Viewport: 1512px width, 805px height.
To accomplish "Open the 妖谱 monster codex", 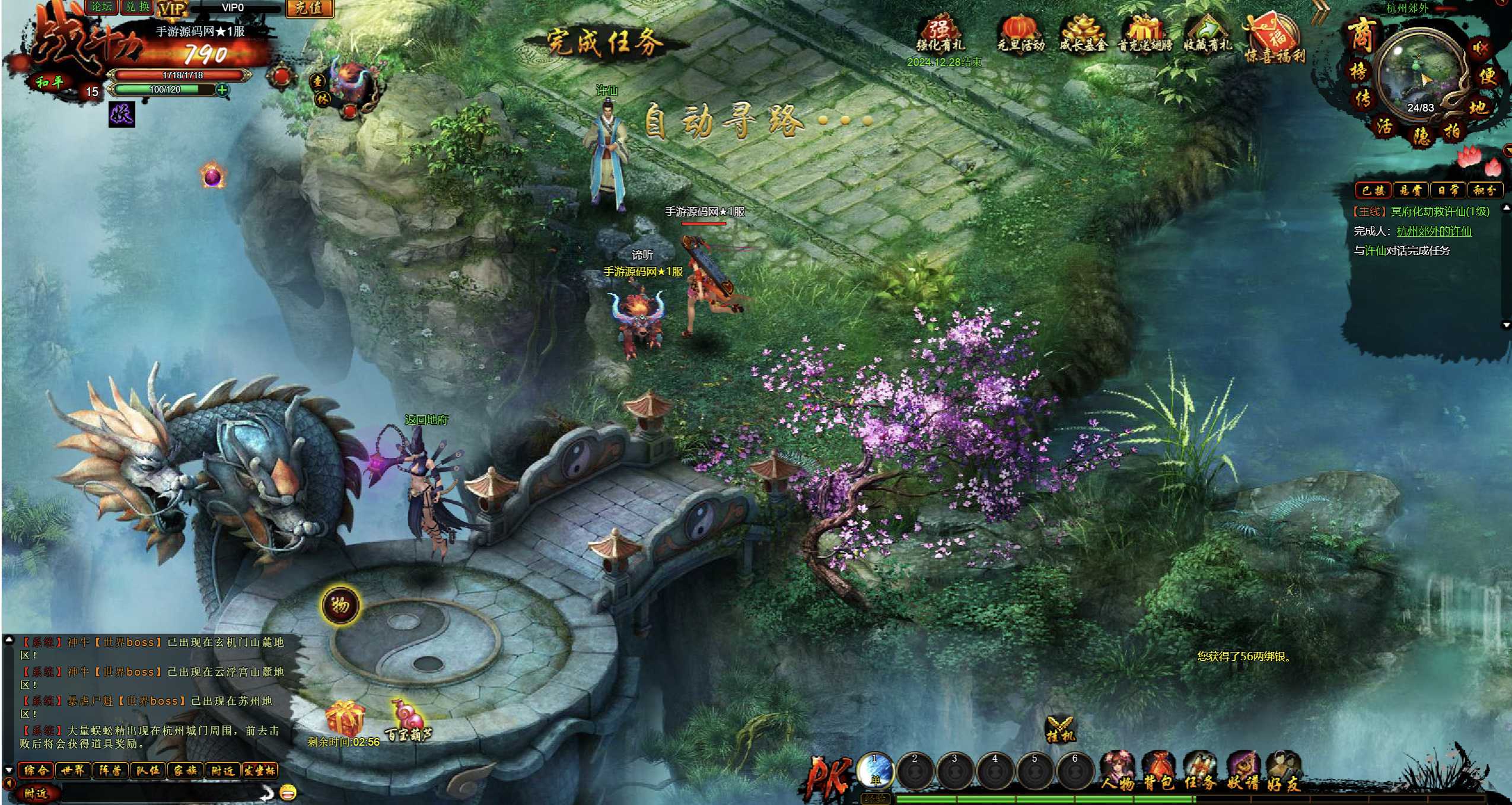I will pos(1242,771).
